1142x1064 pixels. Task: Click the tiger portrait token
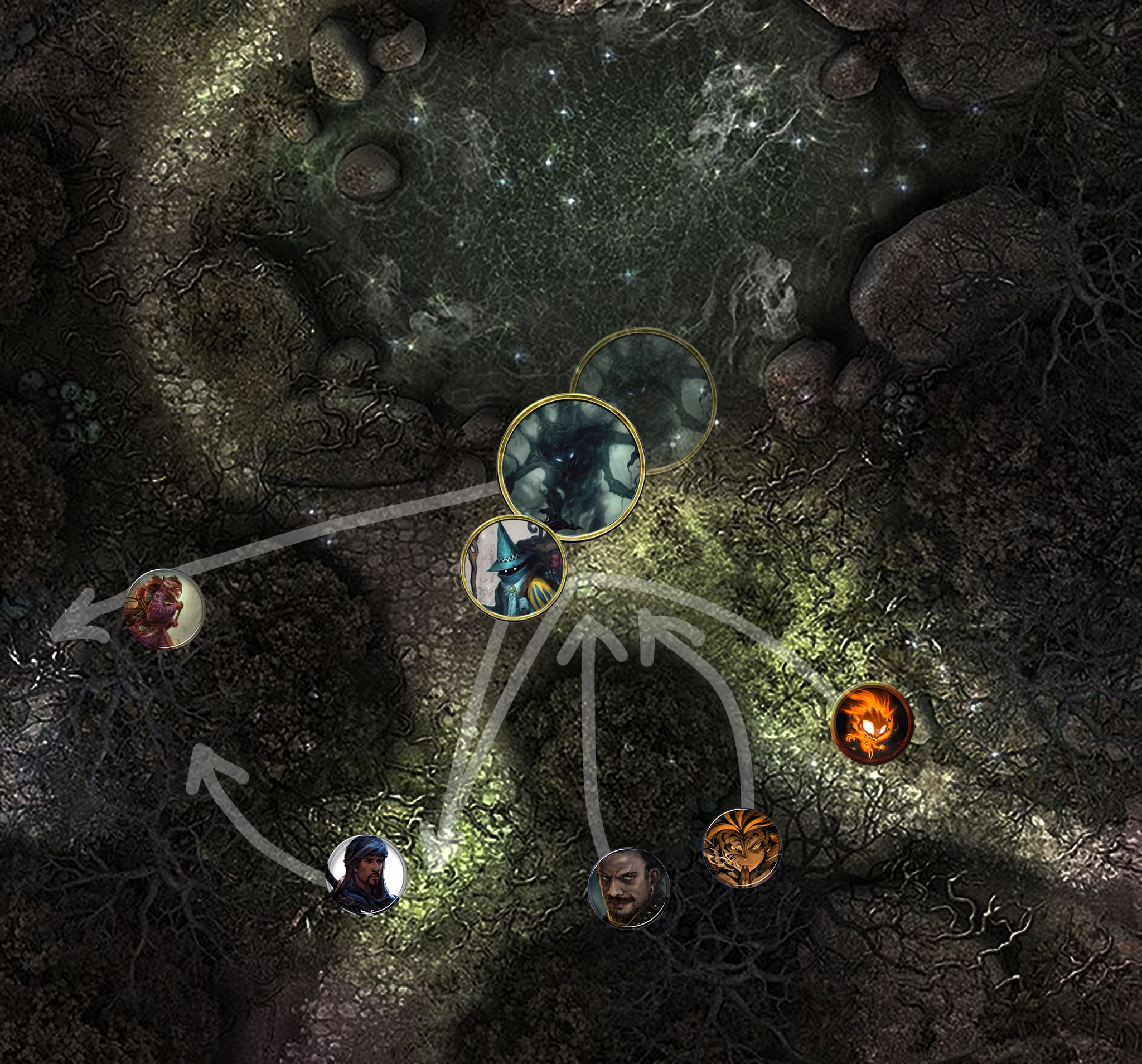point(742,848)
